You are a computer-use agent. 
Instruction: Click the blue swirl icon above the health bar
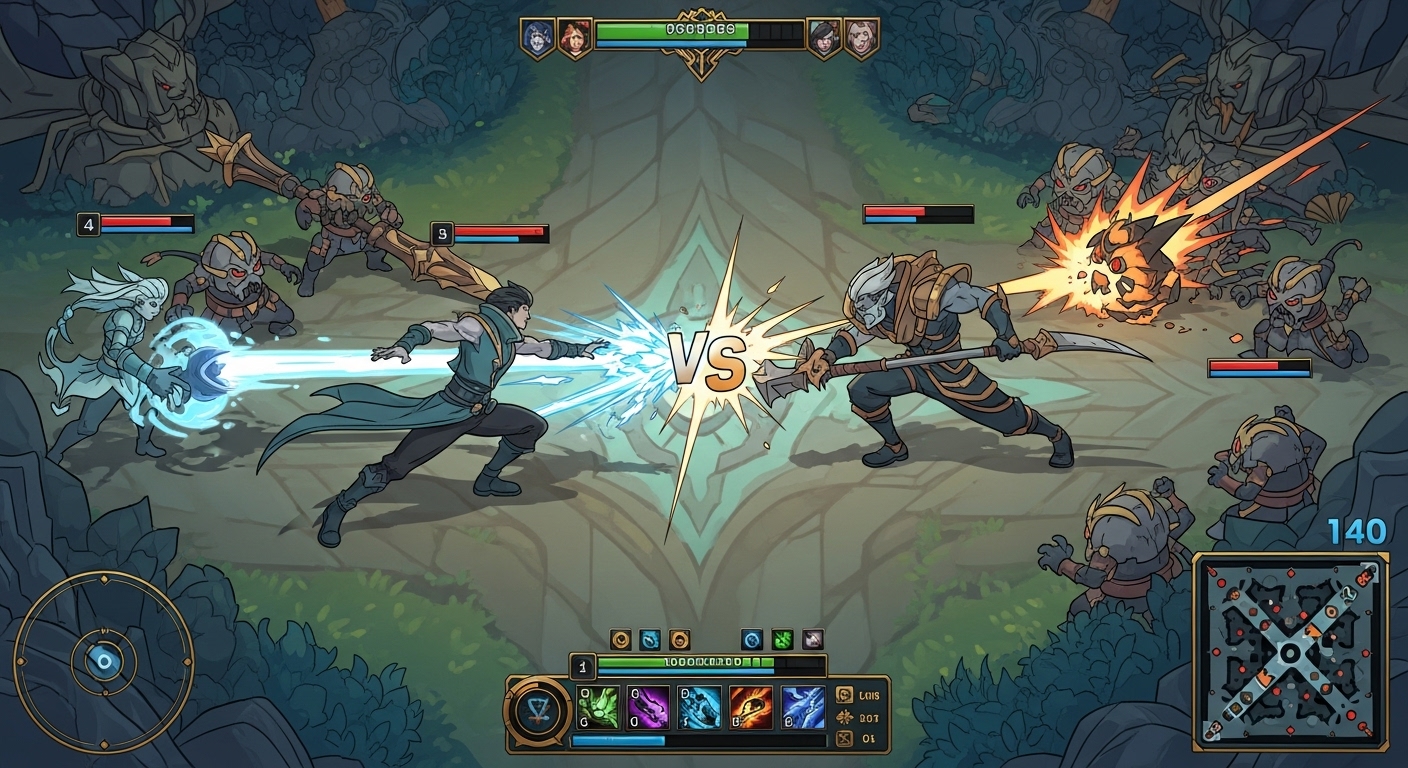click(649, 639)
